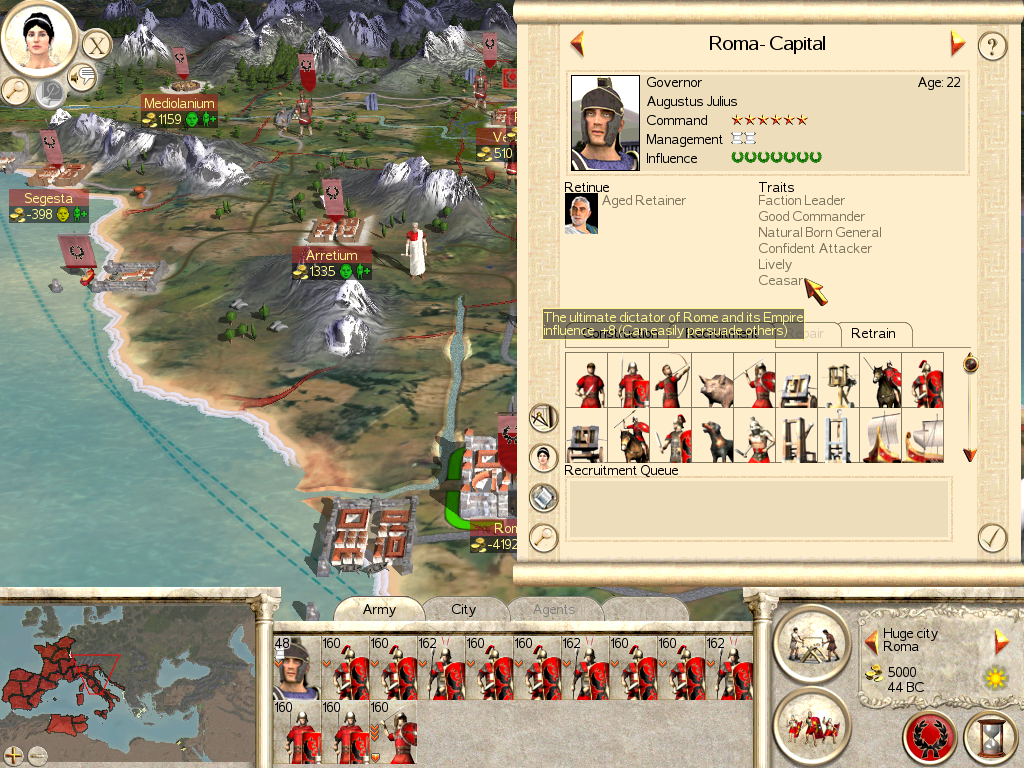The width and height of the screenshot is (1024, 768).
Task: Switch to the Retrain tab
Action: 874,333
